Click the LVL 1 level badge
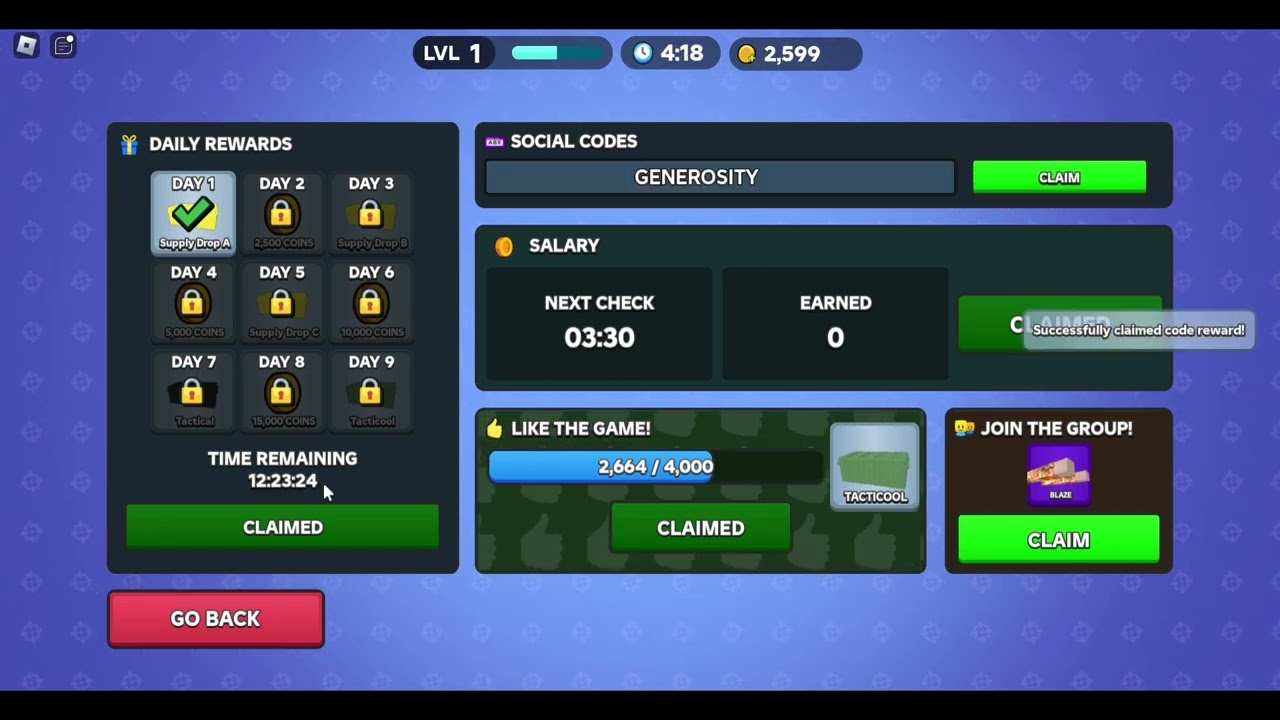This screenshot has width=1280, height=720. click(453, 54)
